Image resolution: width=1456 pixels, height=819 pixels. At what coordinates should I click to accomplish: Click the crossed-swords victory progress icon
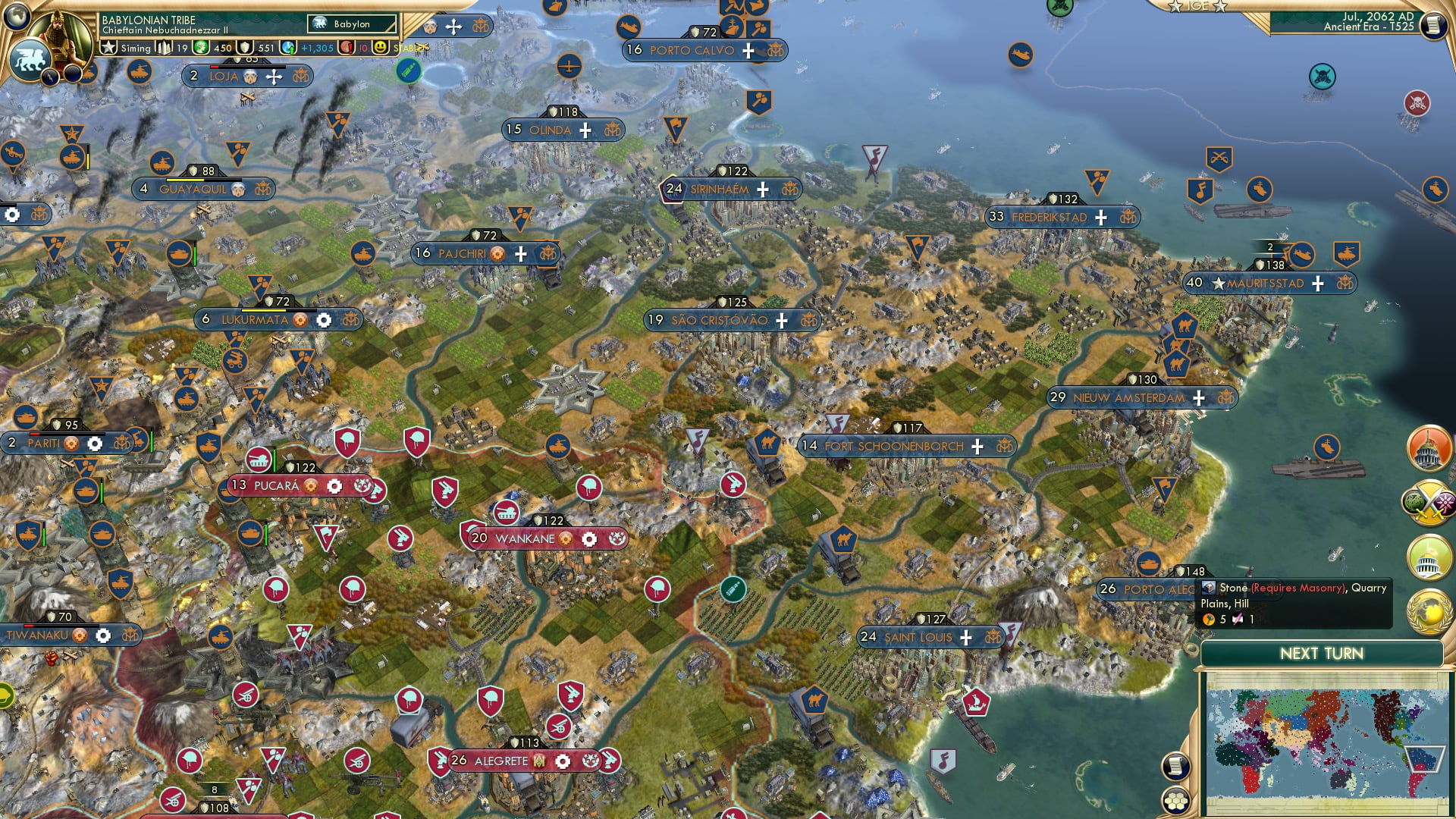[1429, 502]
